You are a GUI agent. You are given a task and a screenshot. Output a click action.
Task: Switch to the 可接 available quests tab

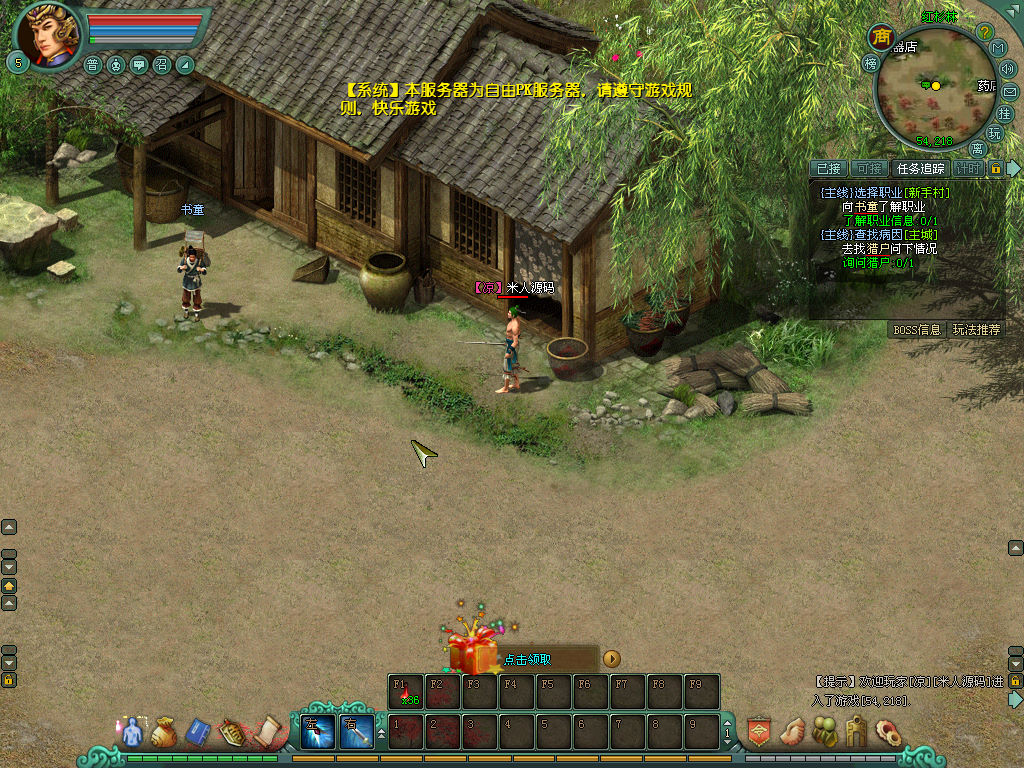870,169
